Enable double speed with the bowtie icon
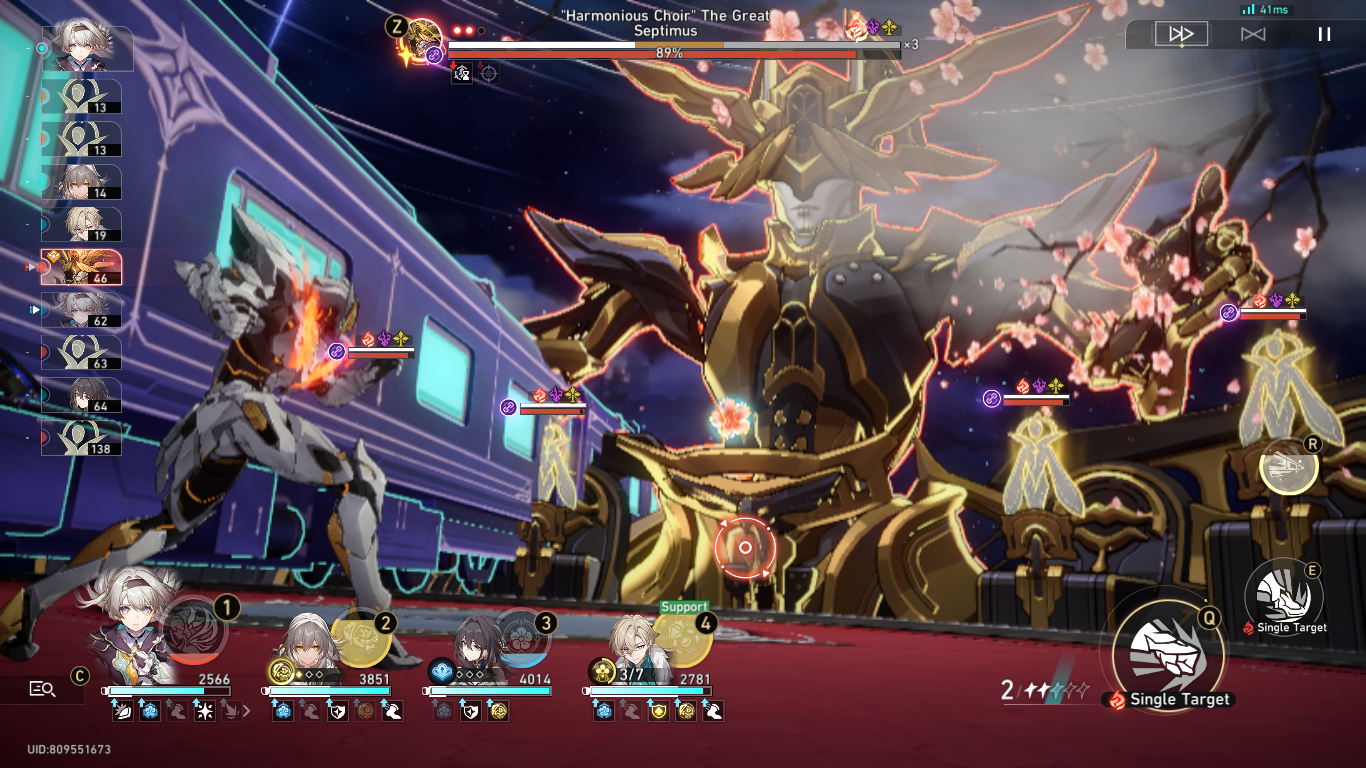 pyautogui.click(x=1251, y=33)
